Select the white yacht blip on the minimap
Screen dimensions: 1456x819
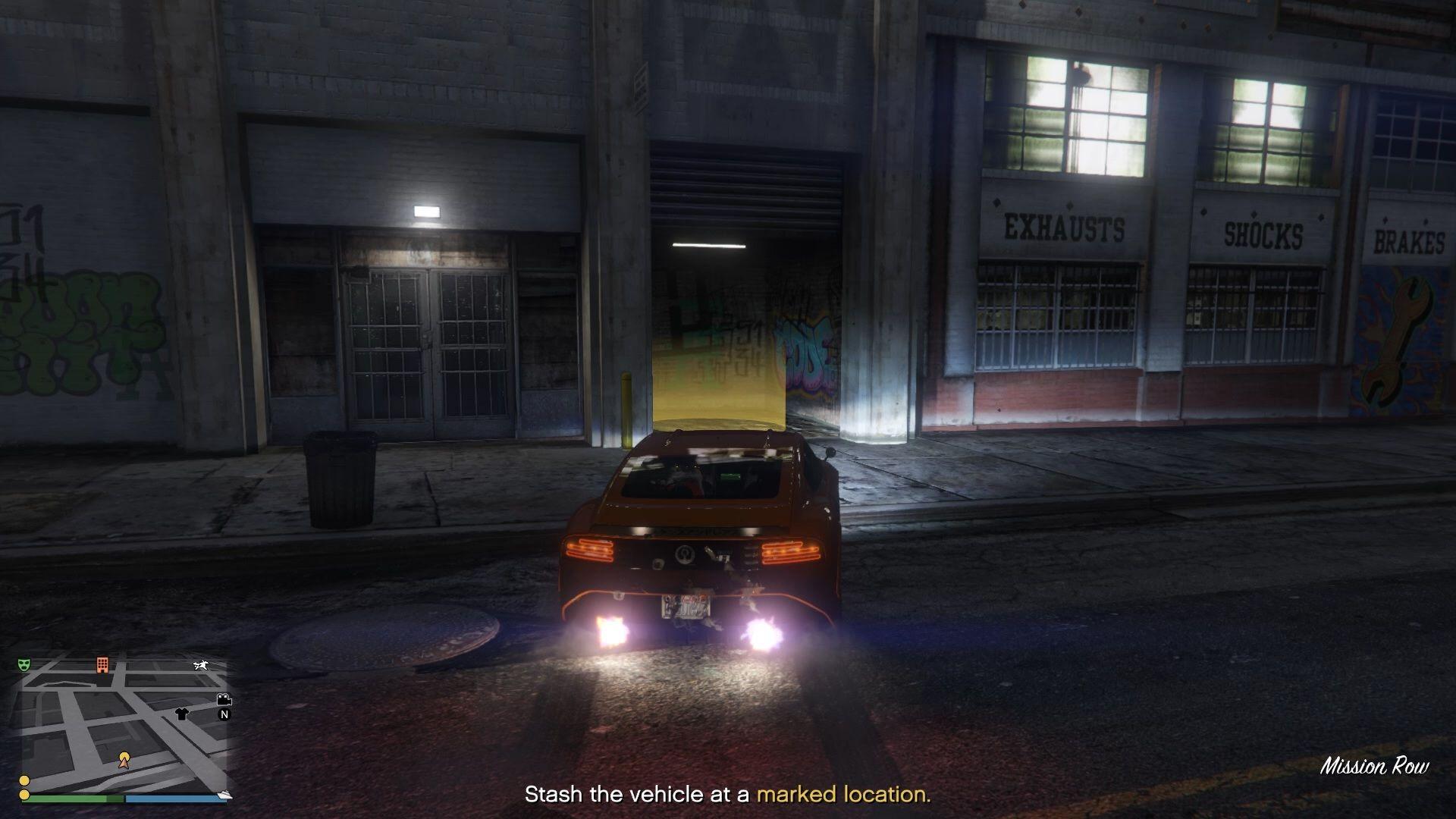point(224,794)
